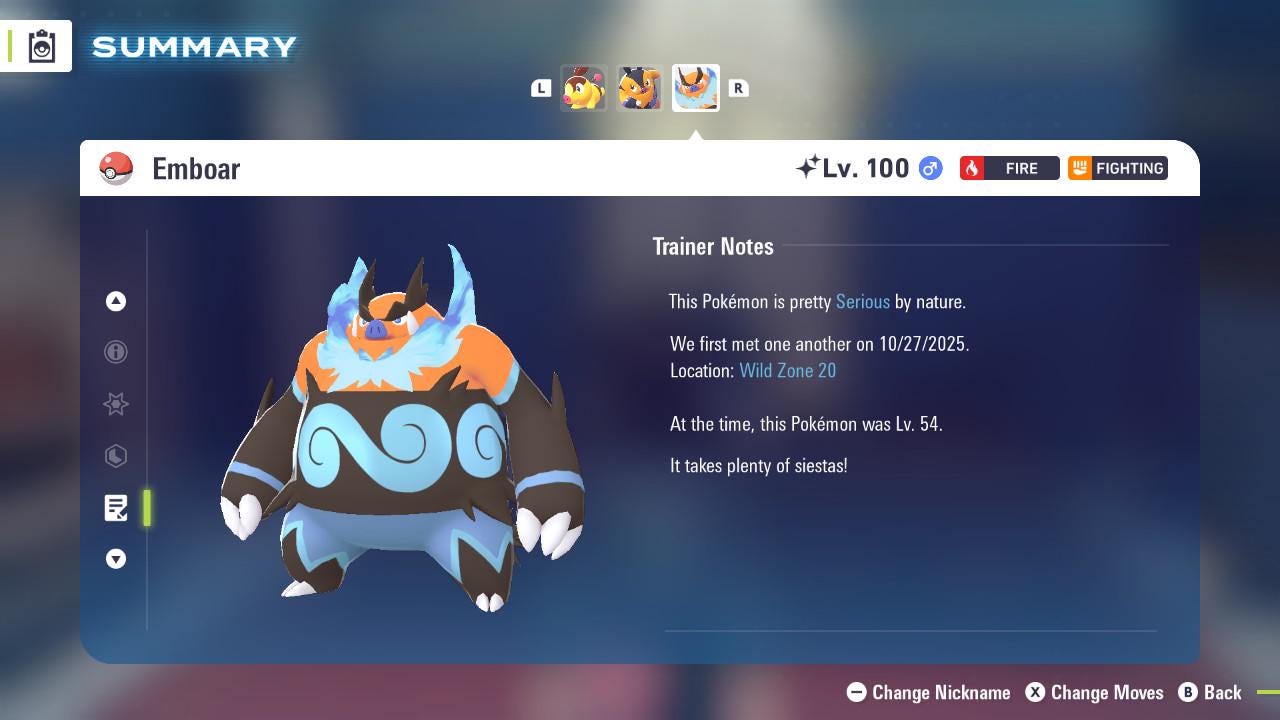This screenshot has height=720, width=1280.
Task: Click the Poké Ball icon beside Emboar
Action: 117,168
